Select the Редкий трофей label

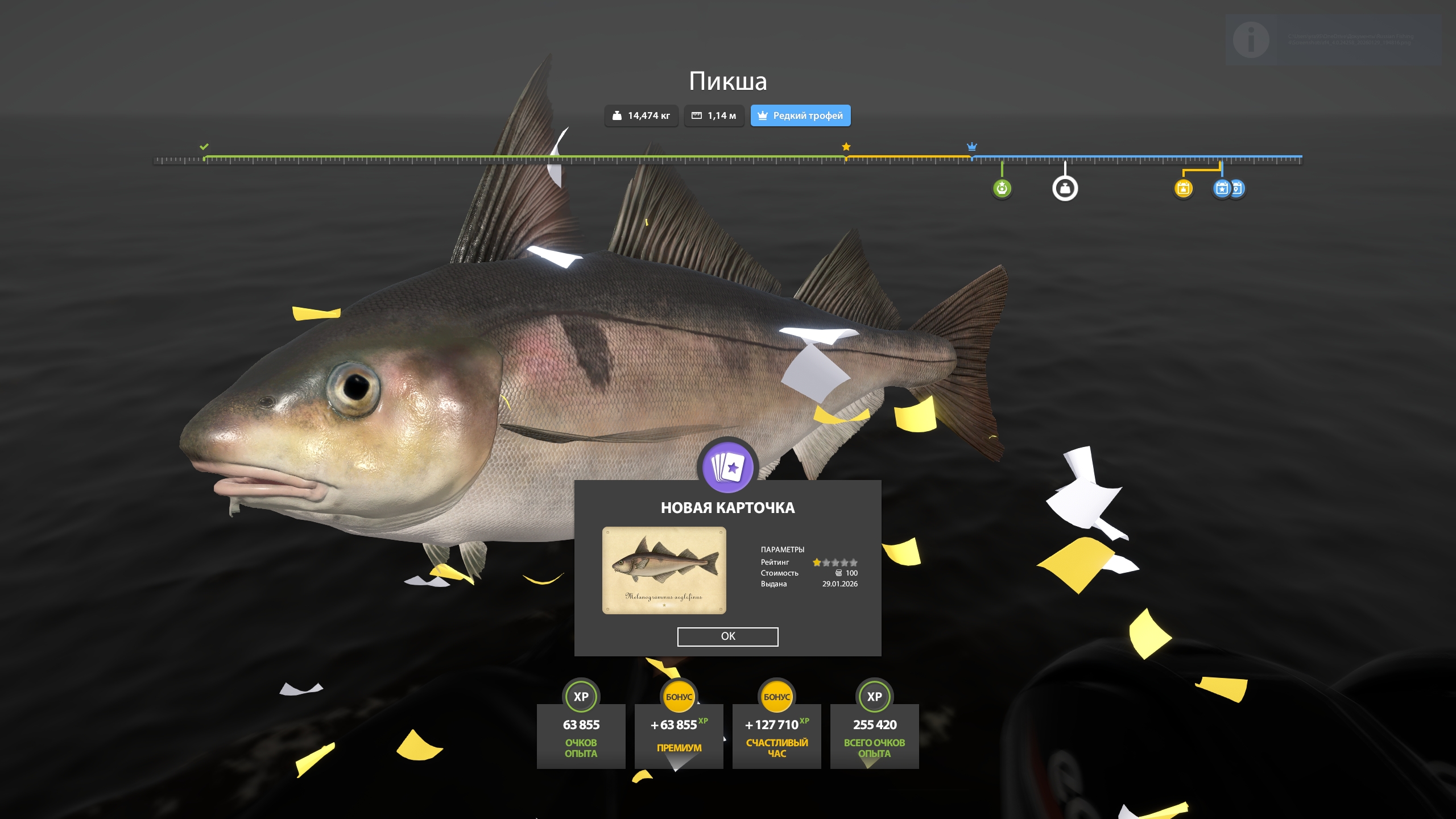click(x=808, y=115)
